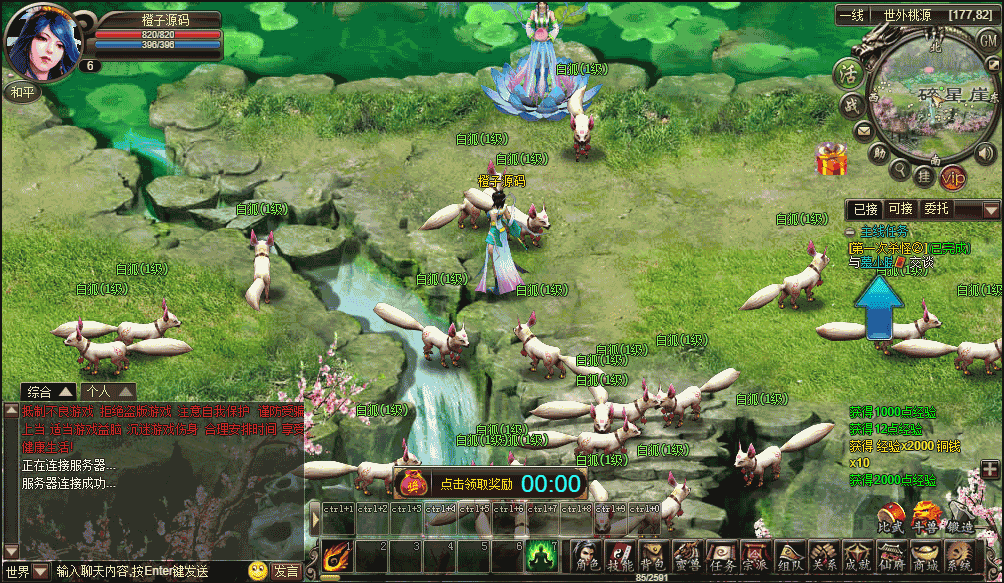Image resolution: width=1004 pixels, height=583 pixels.
Task: Open the 任务 quest log
Action: tap(720, 556)
